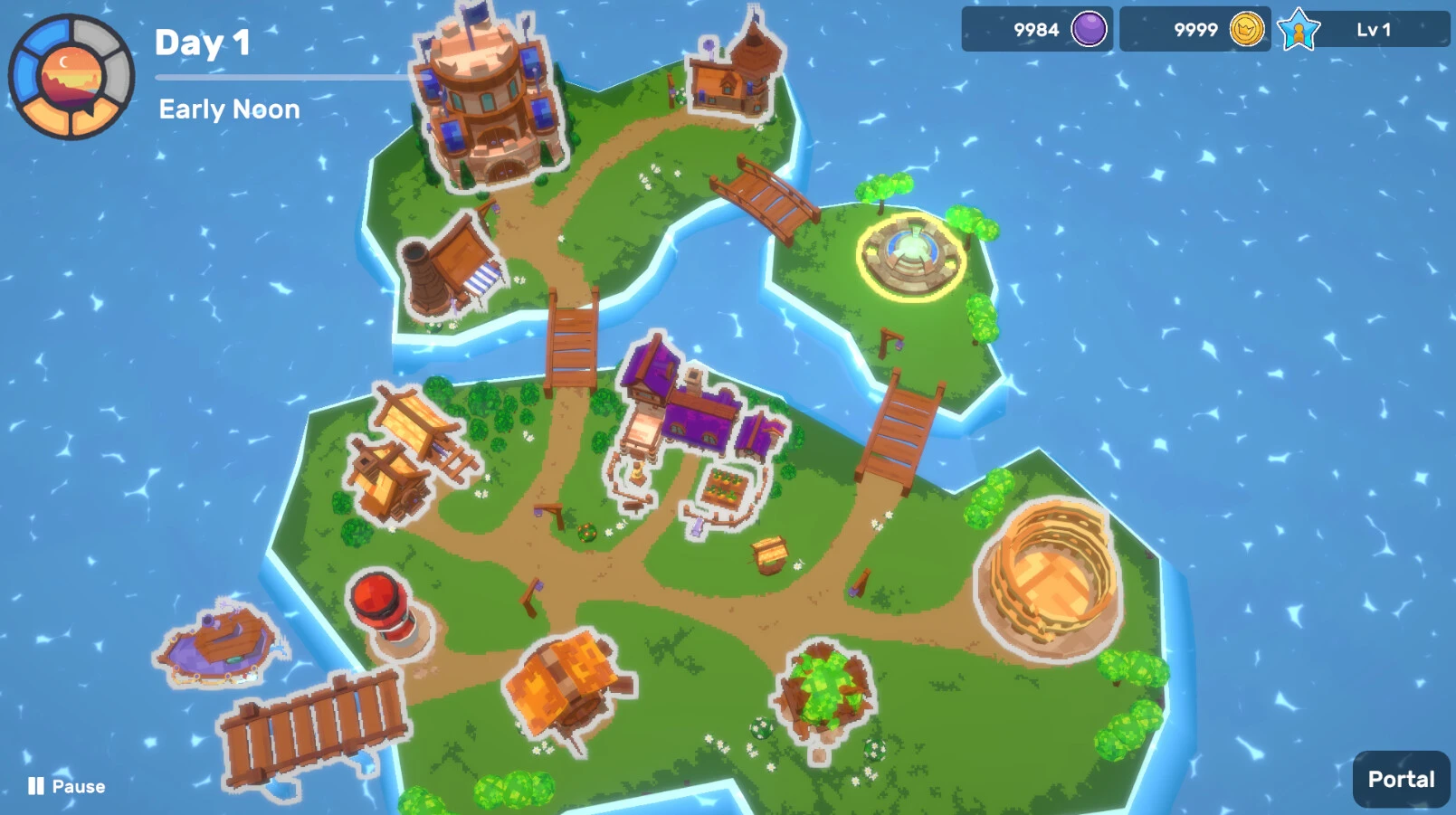Click the Day 1 header label

(x=204, y=43)
